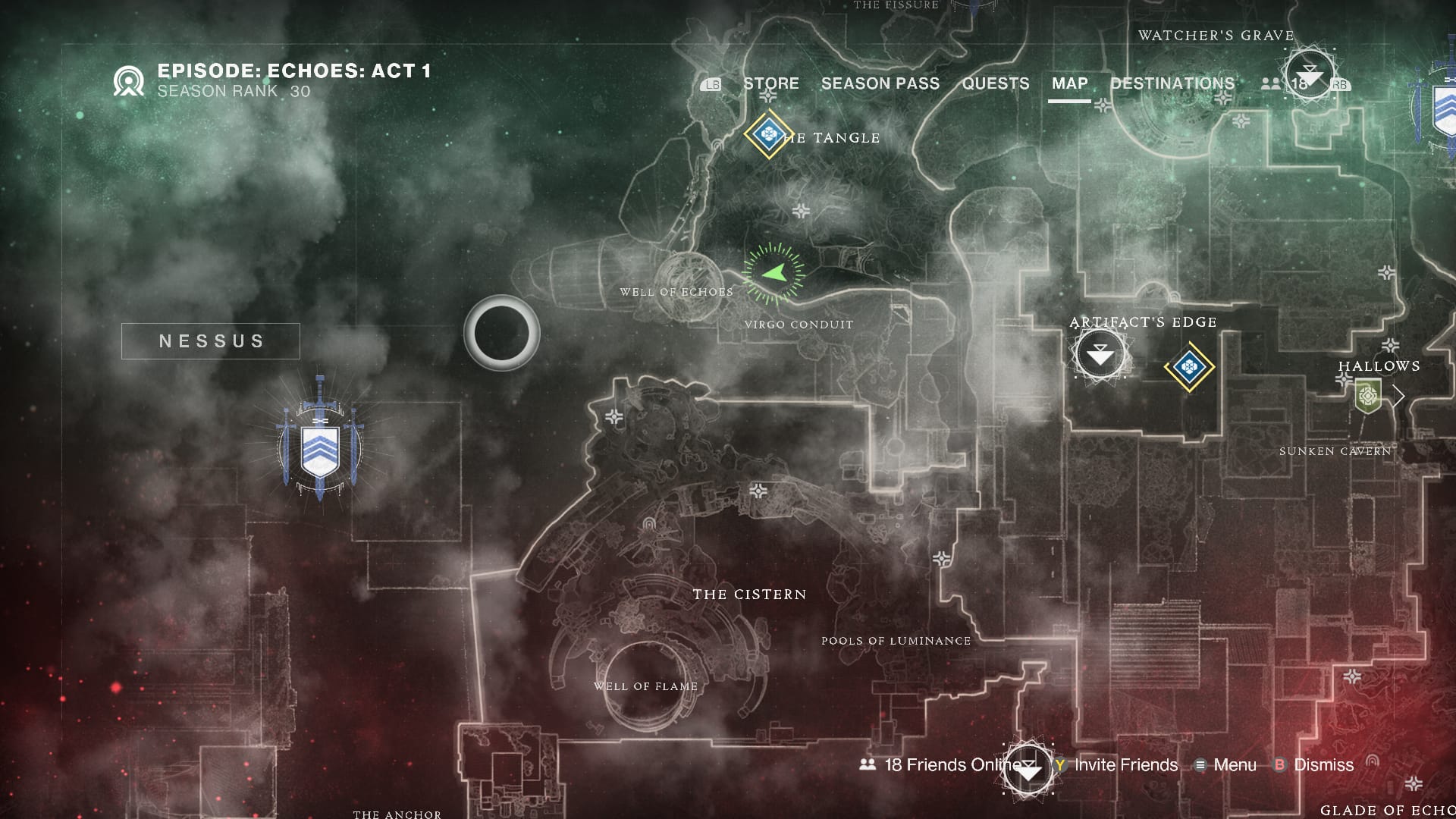Viewport: 1456px width, 819px height.
Task: Select the blue diamond marker near Artifact's Edge
Action: [1189, 368]
